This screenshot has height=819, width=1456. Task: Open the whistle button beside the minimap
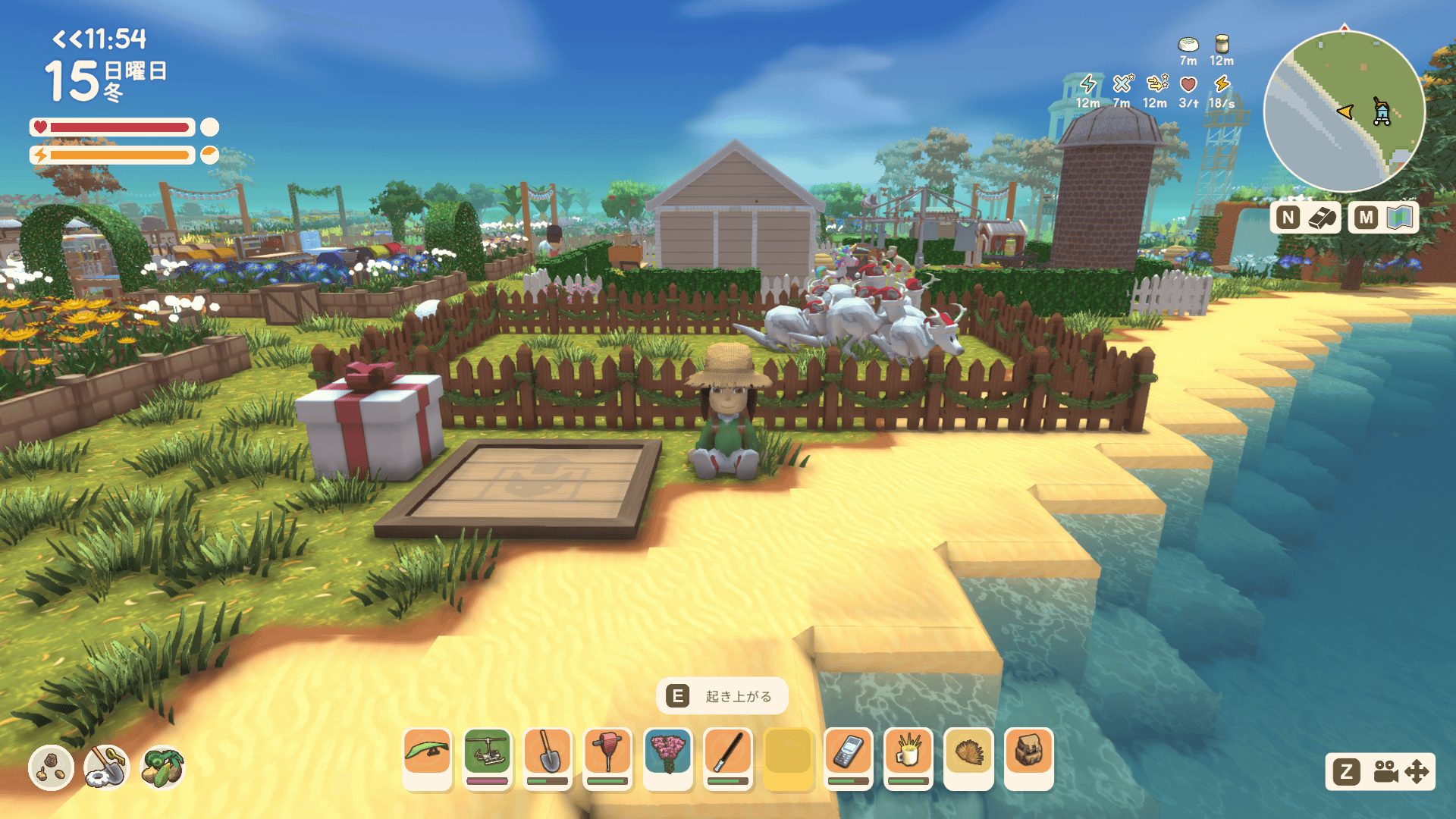[1306, 218]
